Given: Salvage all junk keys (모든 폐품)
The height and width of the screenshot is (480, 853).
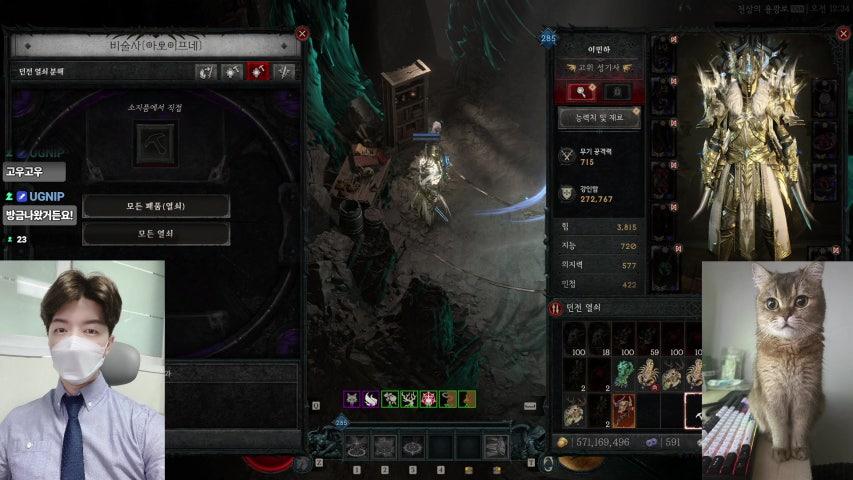Looking at the screenshot, I should [156, 206].
